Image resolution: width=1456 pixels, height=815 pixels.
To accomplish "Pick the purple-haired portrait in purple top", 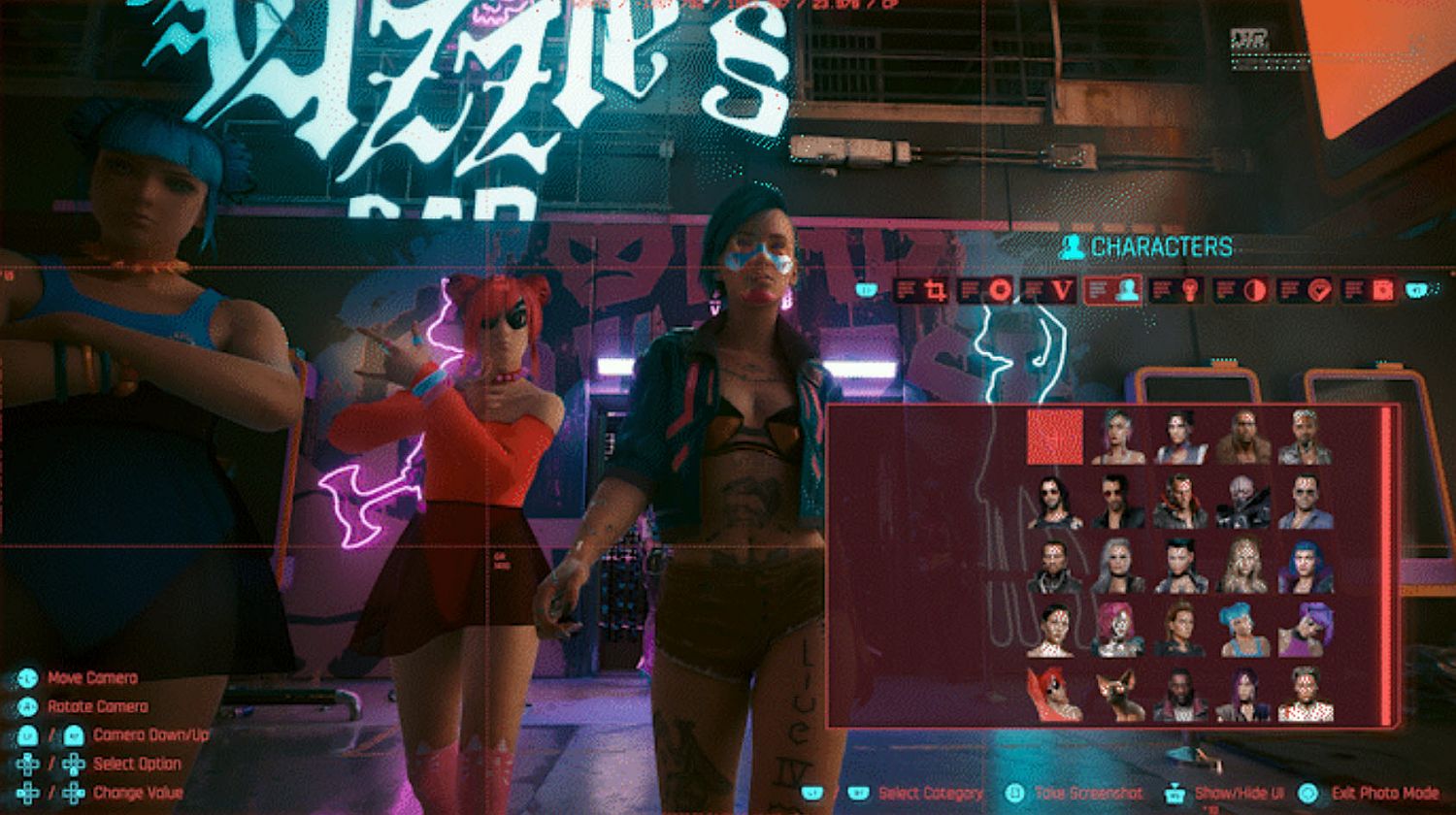I will coord(1305,629).
